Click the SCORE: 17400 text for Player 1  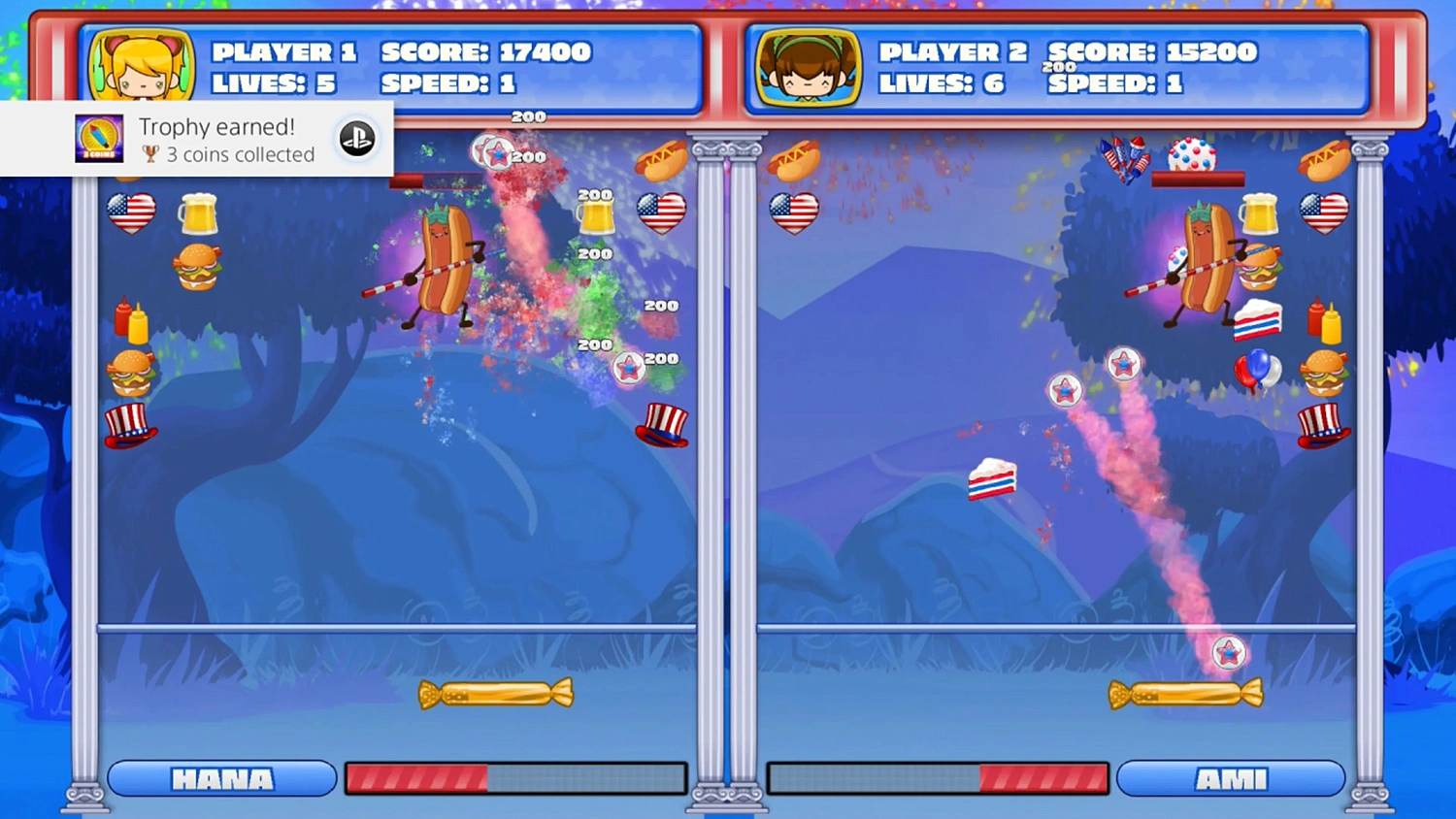tap(485, 52)
